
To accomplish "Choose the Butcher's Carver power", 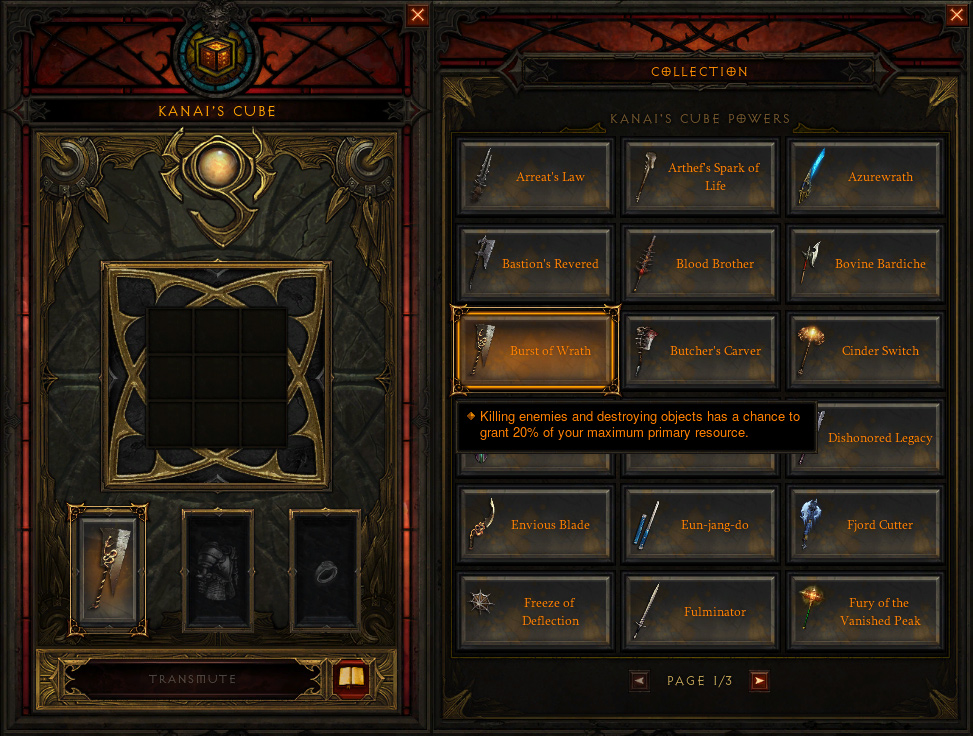I will pos(700,351).
